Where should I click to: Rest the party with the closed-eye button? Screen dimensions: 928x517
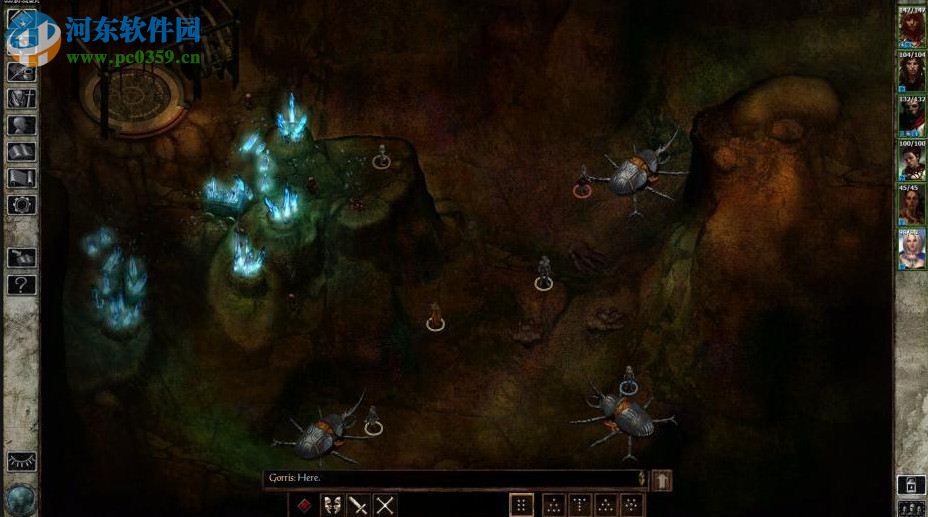coord(21,461)
